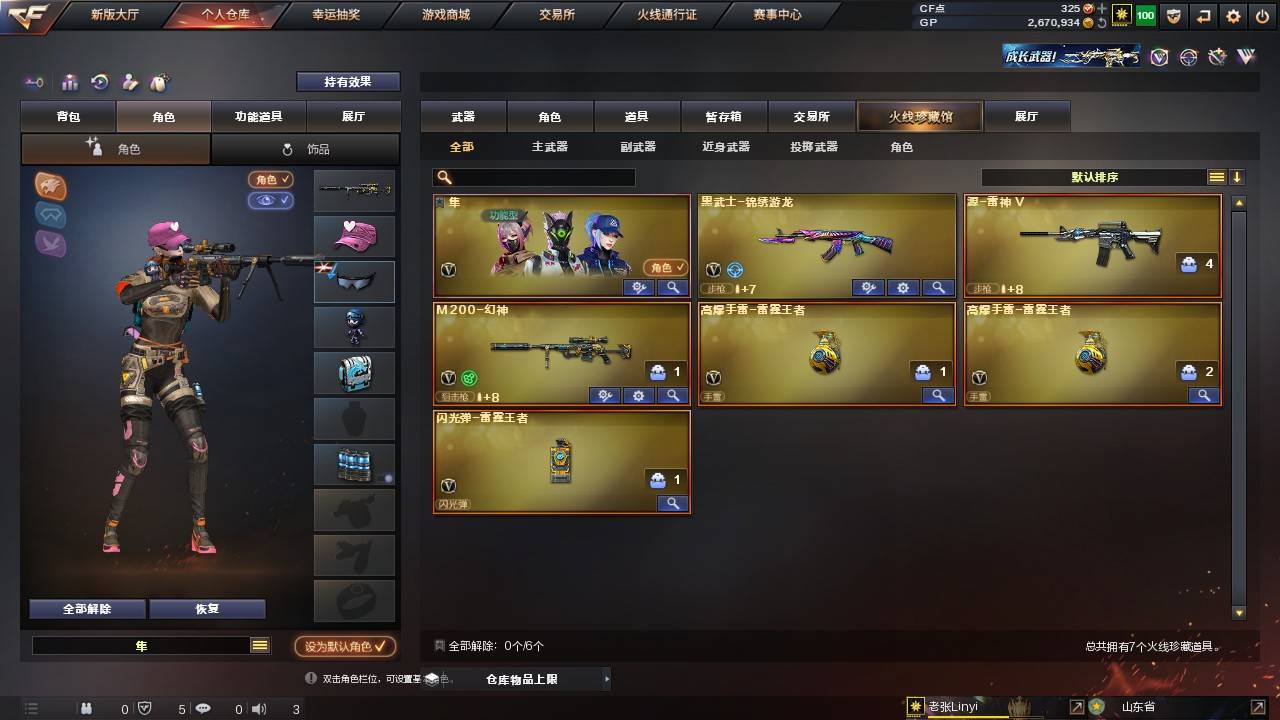This screenshot has width=1280, height=720.
Task: Enable the 设为默认角色 checkbox
Action: click(347, 646)
